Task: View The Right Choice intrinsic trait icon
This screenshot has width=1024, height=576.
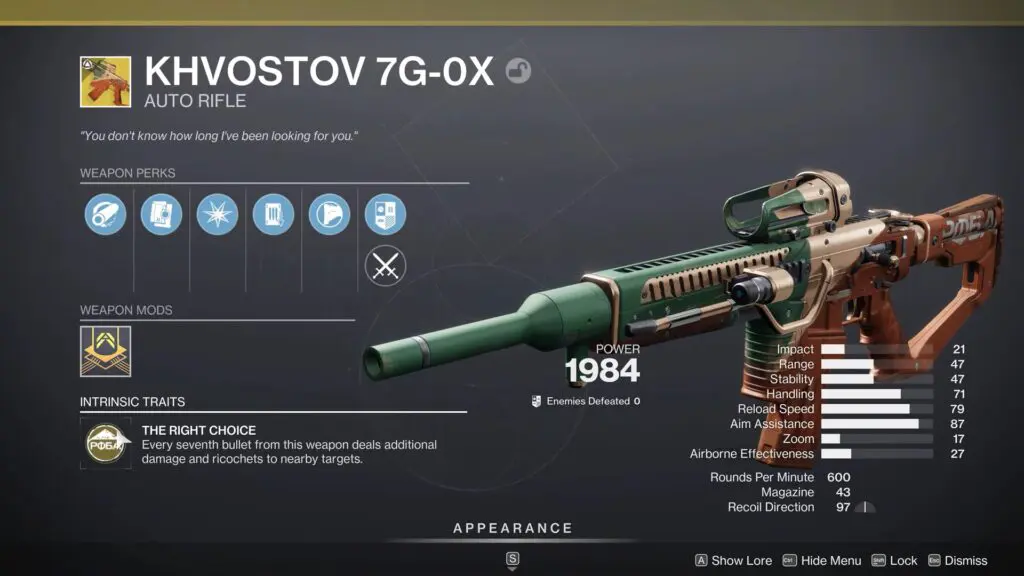Action: 105,444
